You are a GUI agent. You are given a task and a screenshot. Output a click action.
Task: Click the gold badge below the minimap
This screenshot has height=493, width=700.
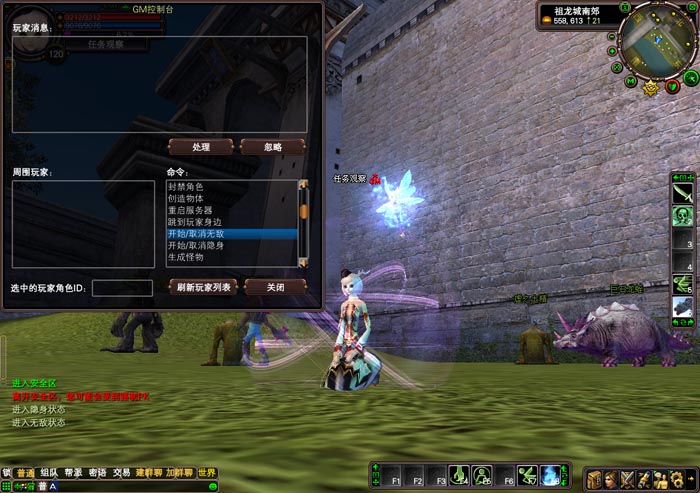click(651, 88)
